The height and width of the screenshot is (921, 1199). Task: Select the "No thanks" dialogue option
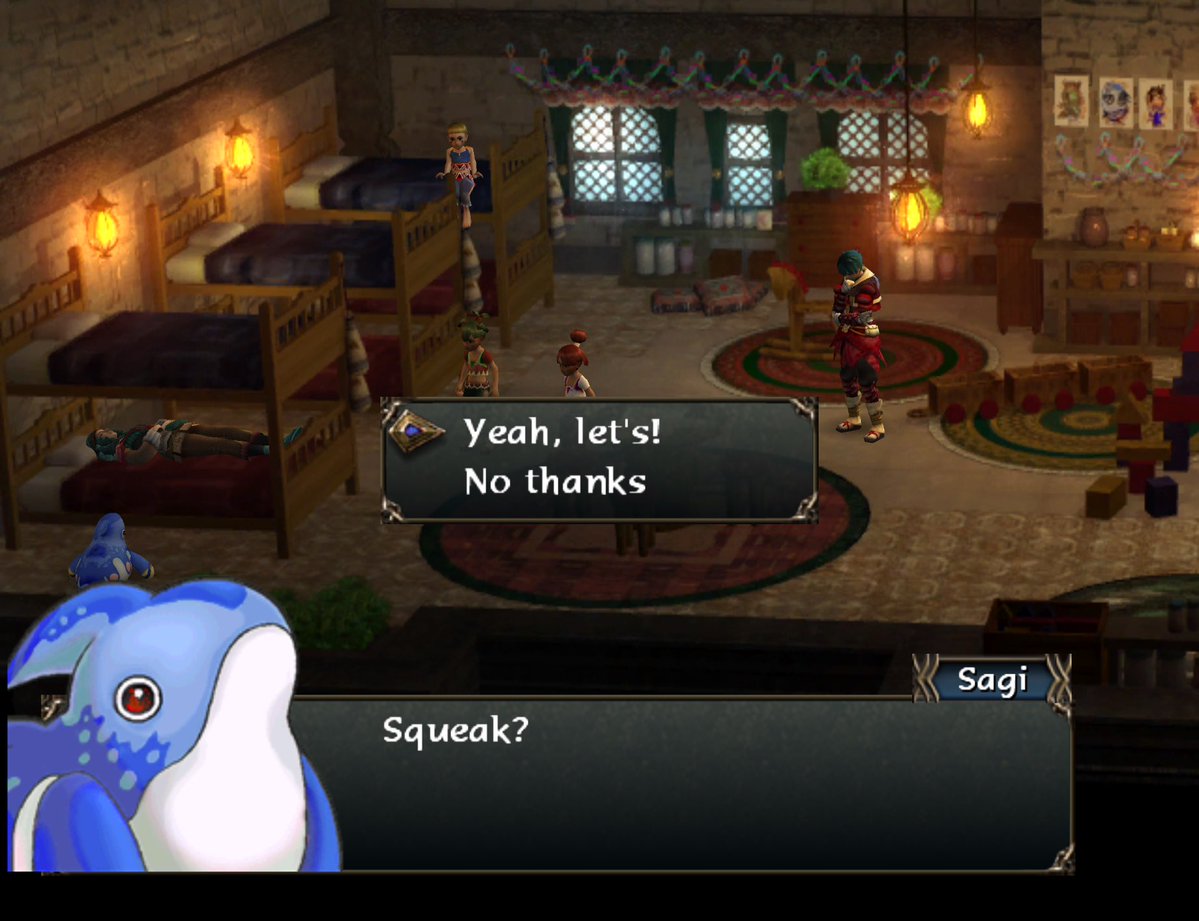click(555, 482)
